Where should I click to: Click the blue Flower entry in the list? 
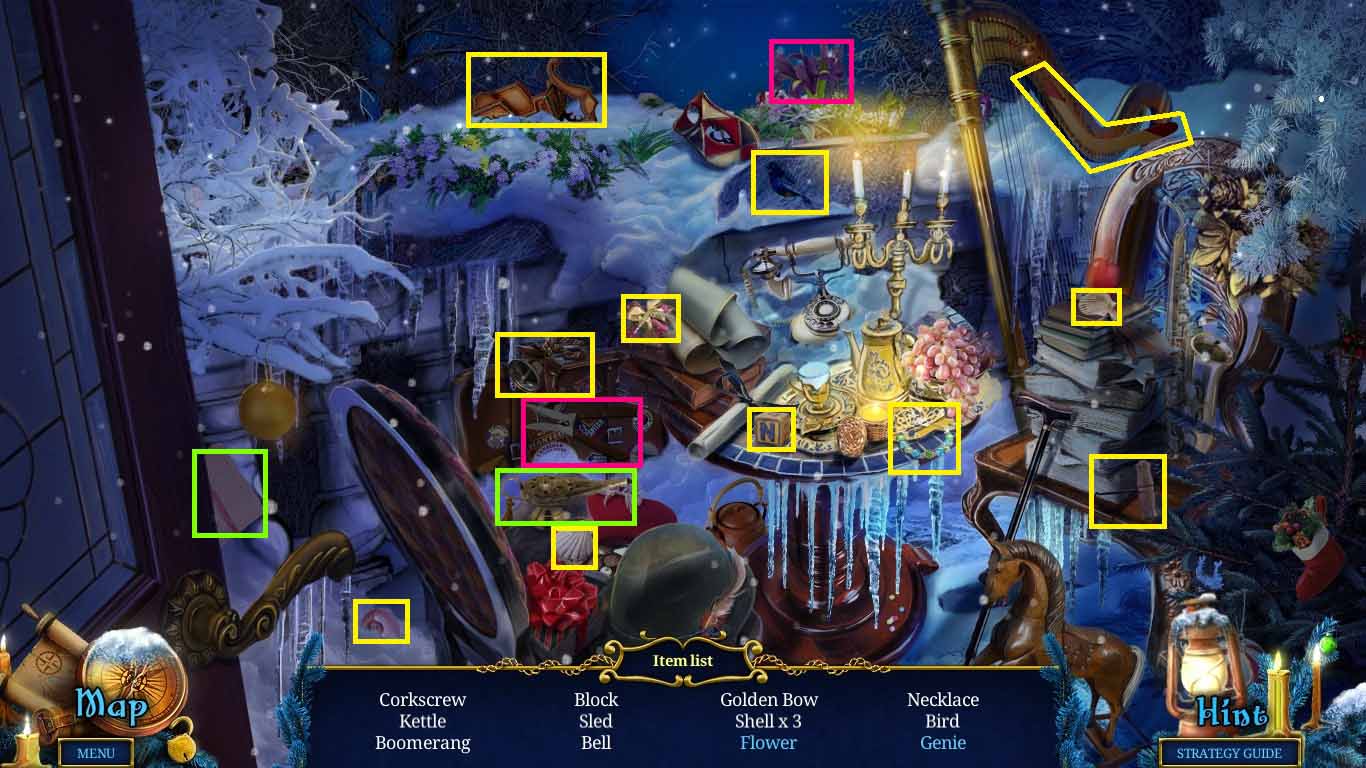click(768, 743)
